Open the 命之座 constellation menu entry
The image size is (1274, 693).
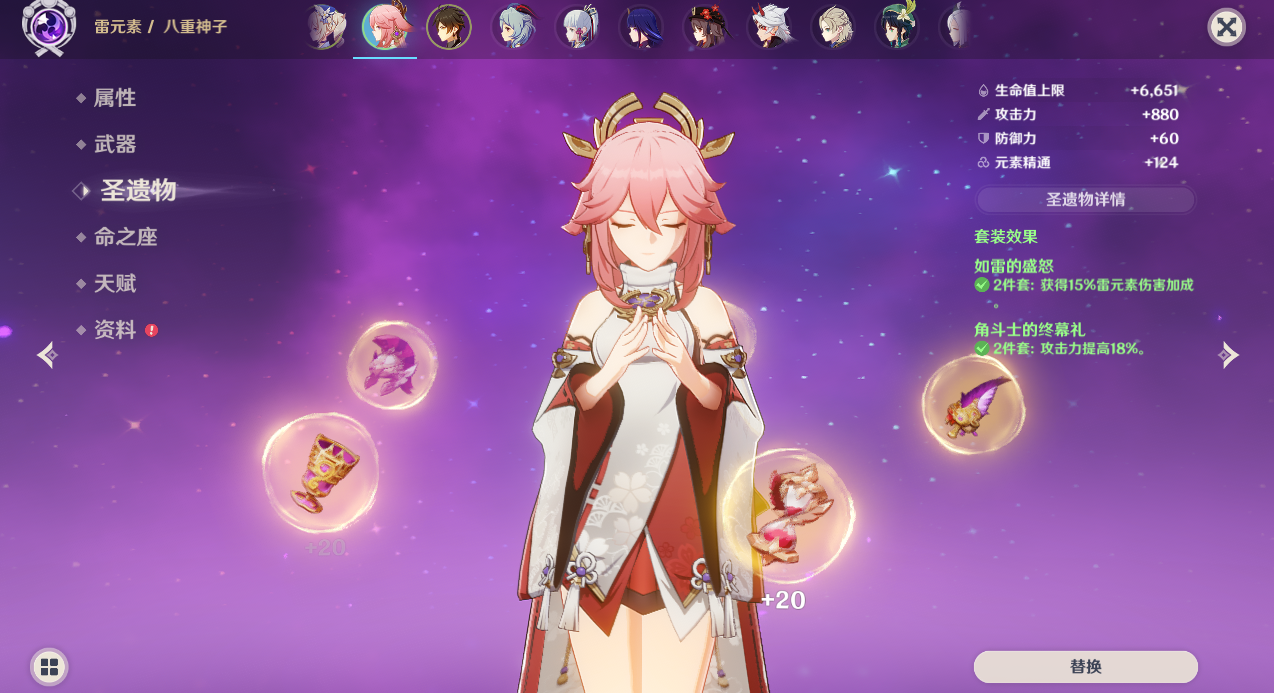(125, 237)
